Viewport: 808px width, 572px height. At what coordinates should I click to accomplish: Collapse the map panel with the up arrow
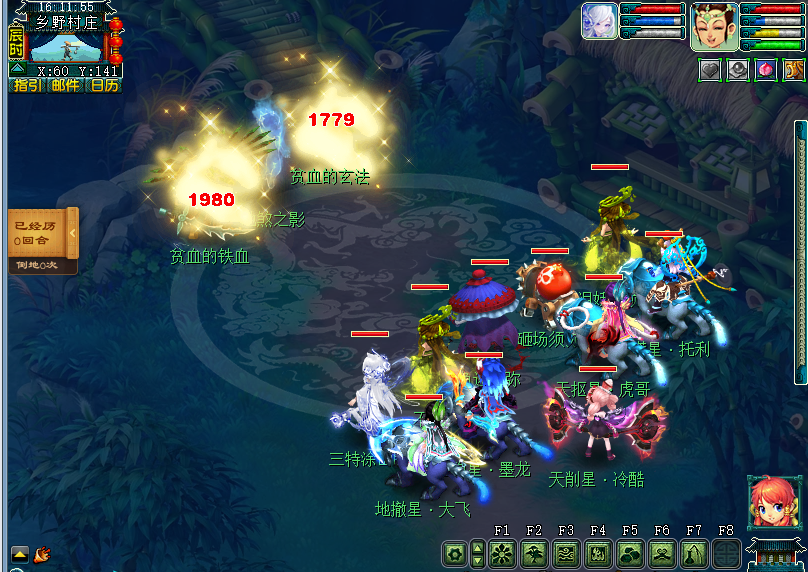point(17,68)
